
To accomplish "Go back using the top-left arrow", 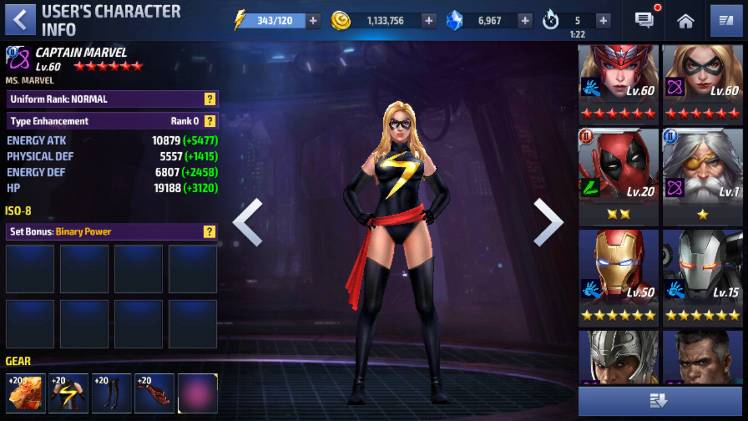I will [18, 19].
